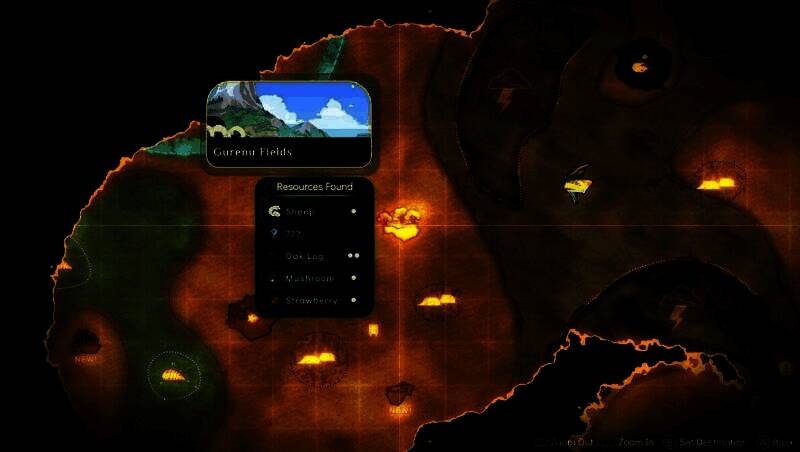Select the Gurenu Fields location card
Screen dimensions: 800x452
pyautogui.click(x=290, y=123)
